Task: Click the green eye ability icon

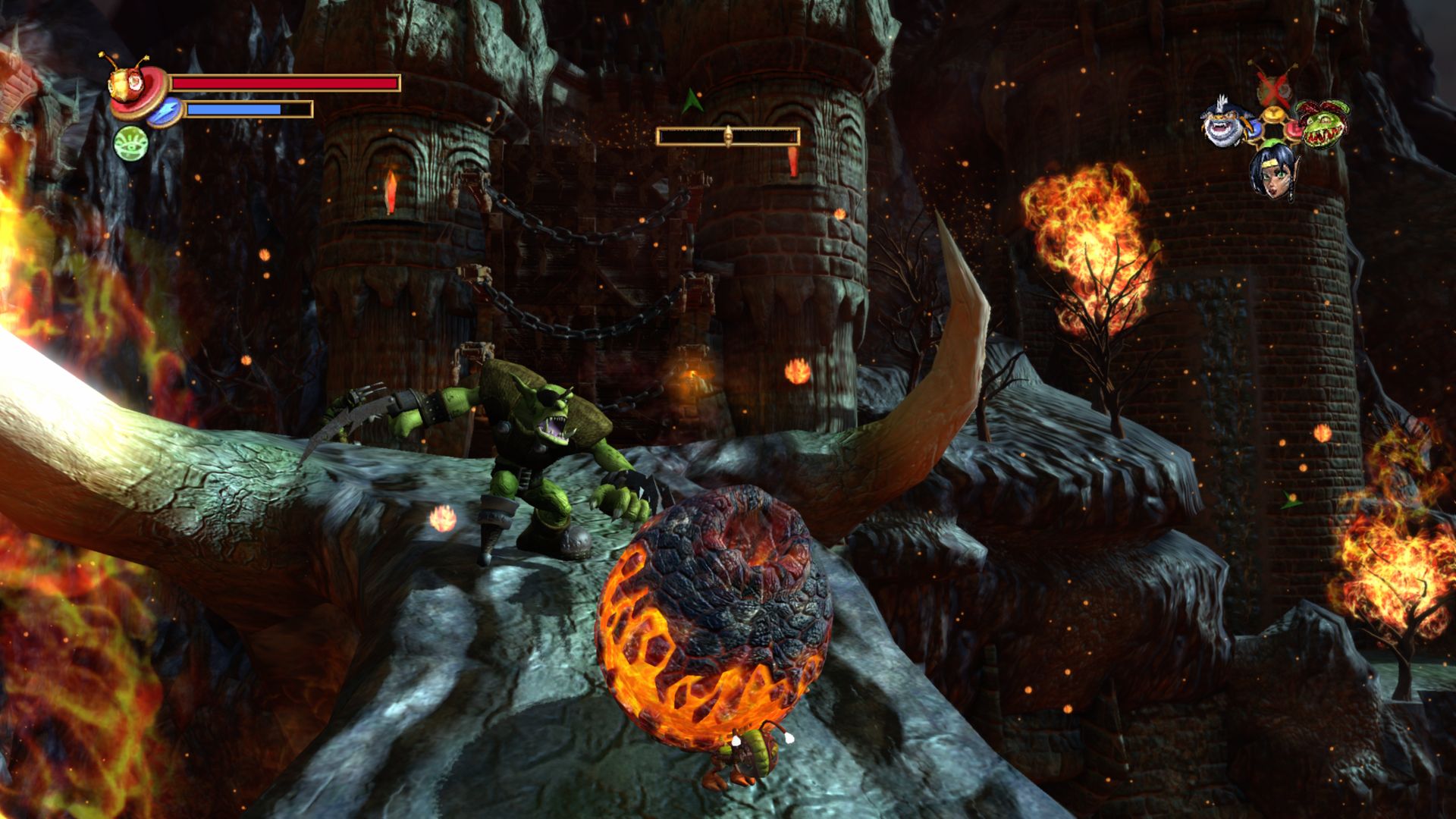Action: pos(130,143)
